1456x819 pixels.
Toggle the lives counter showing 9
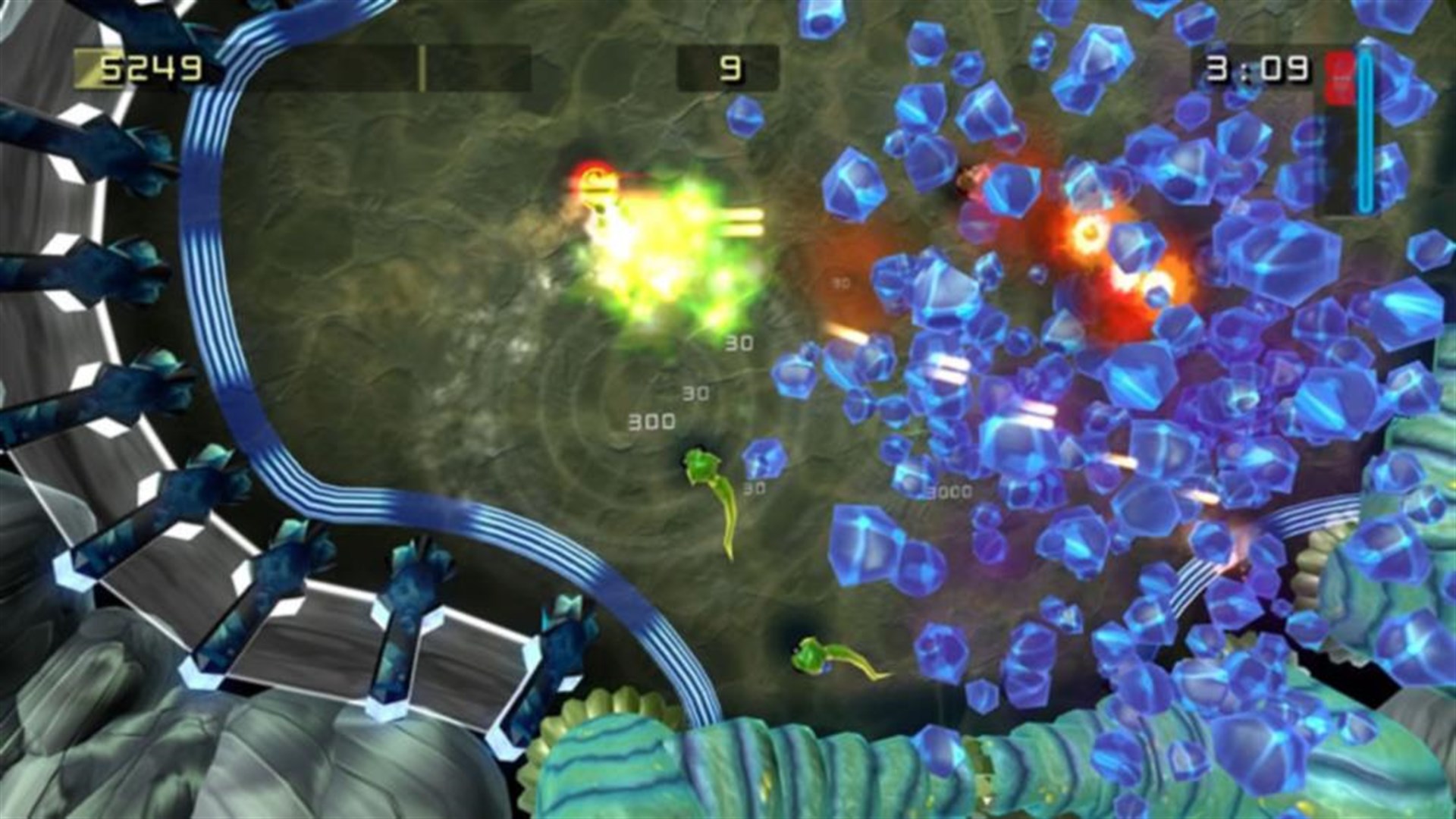point(730,68)
